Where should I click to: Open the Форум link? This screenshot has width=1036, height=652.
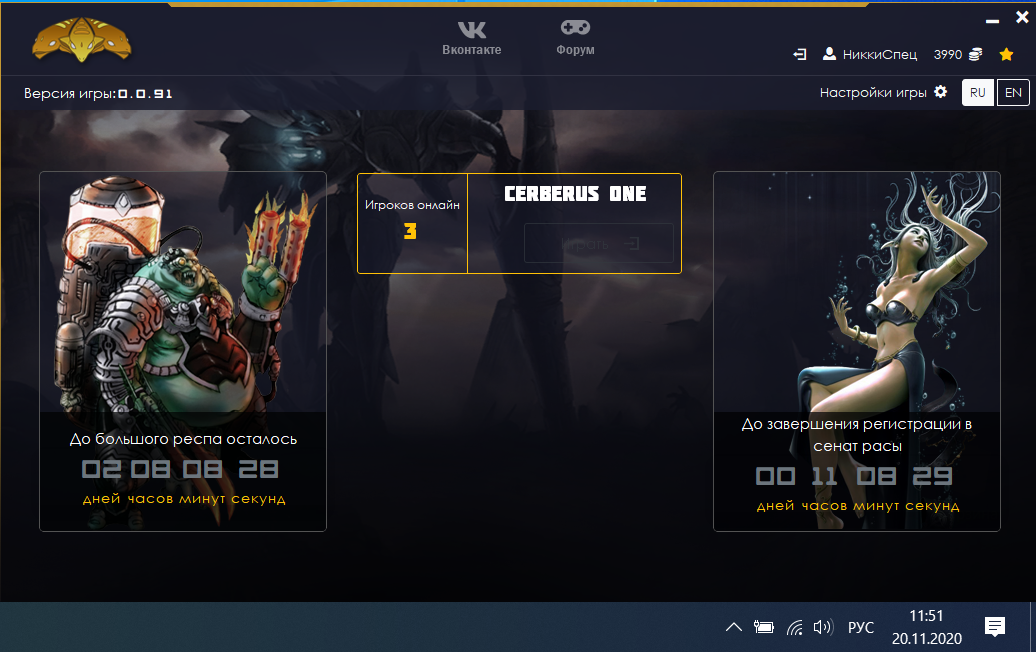click(575, 38)
